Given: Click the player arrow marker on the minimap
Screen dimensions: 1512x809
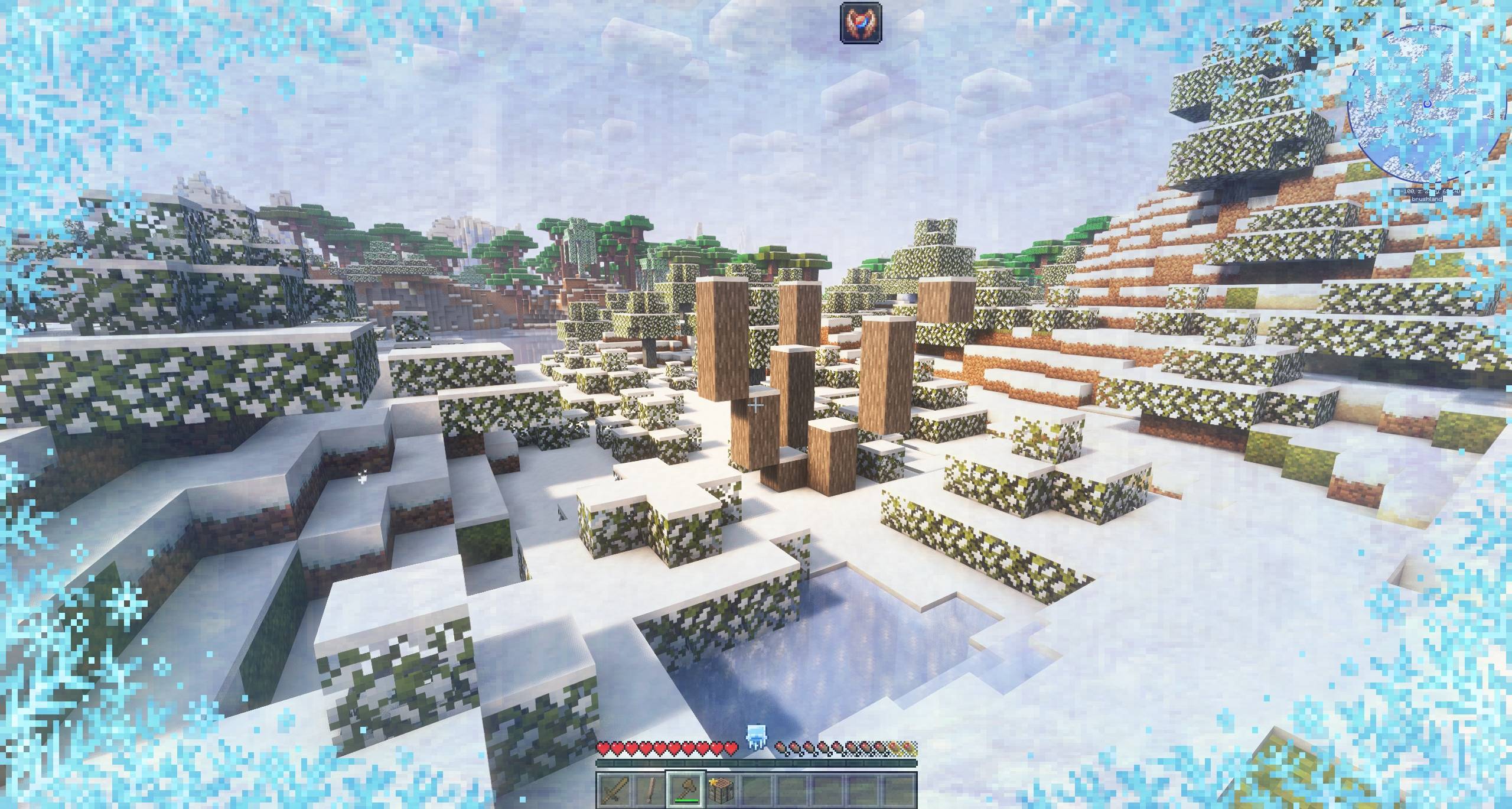Looking at the screenshot, I should tap(1428, 103).
